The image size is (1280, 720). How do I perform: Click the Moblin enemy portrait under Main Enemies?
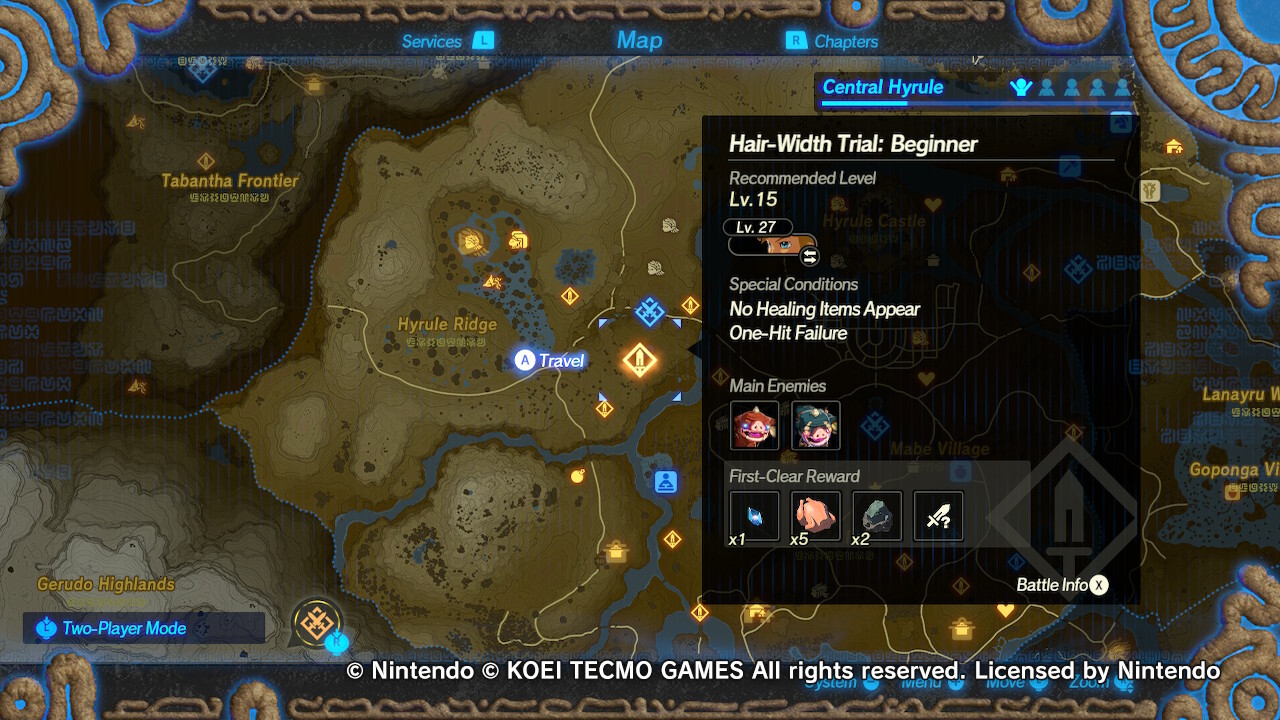pos(816,424)
